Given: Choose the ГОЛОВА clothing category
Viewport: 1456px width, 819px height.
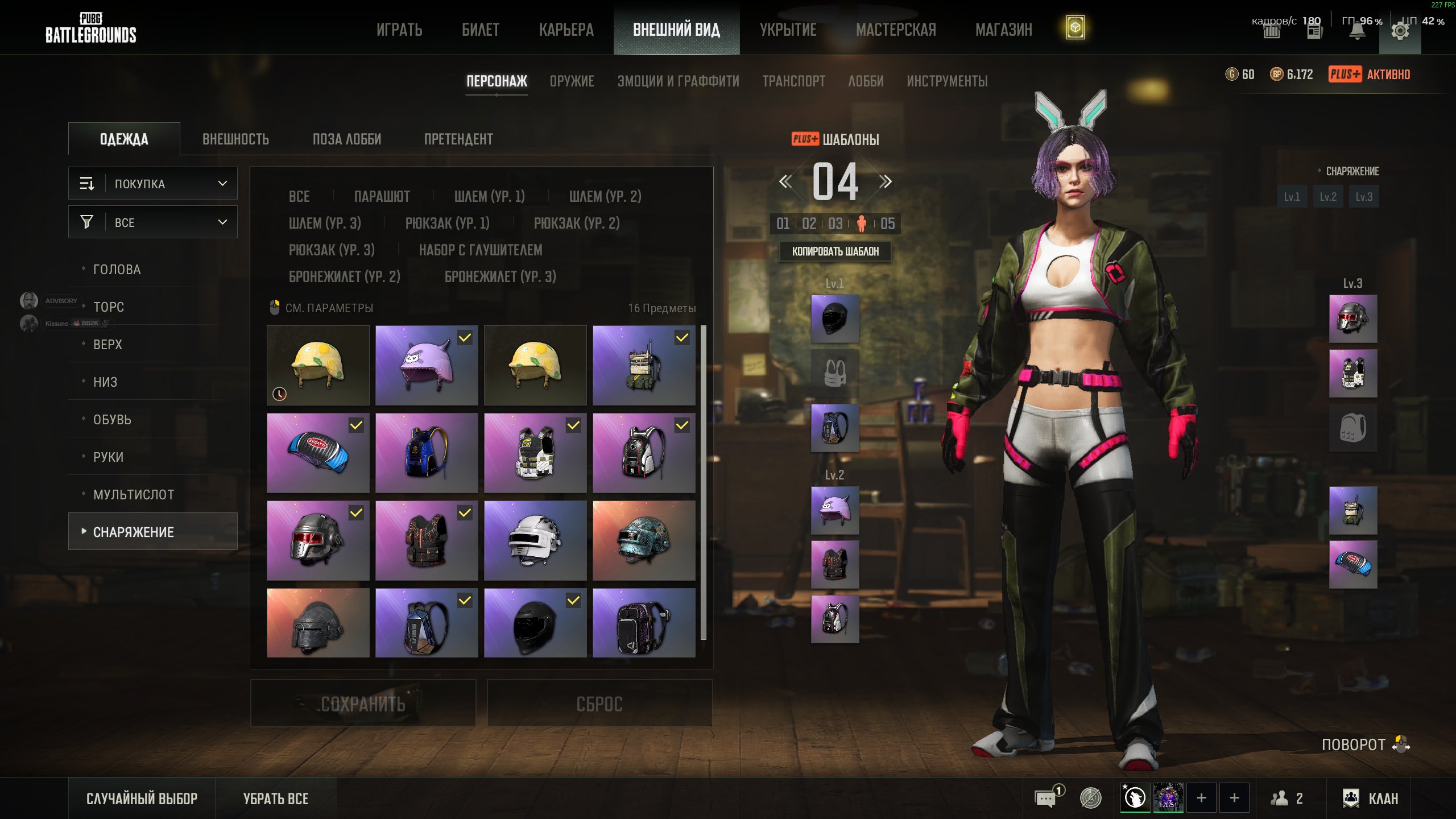Looking at the screenshot, I should 117,270.
